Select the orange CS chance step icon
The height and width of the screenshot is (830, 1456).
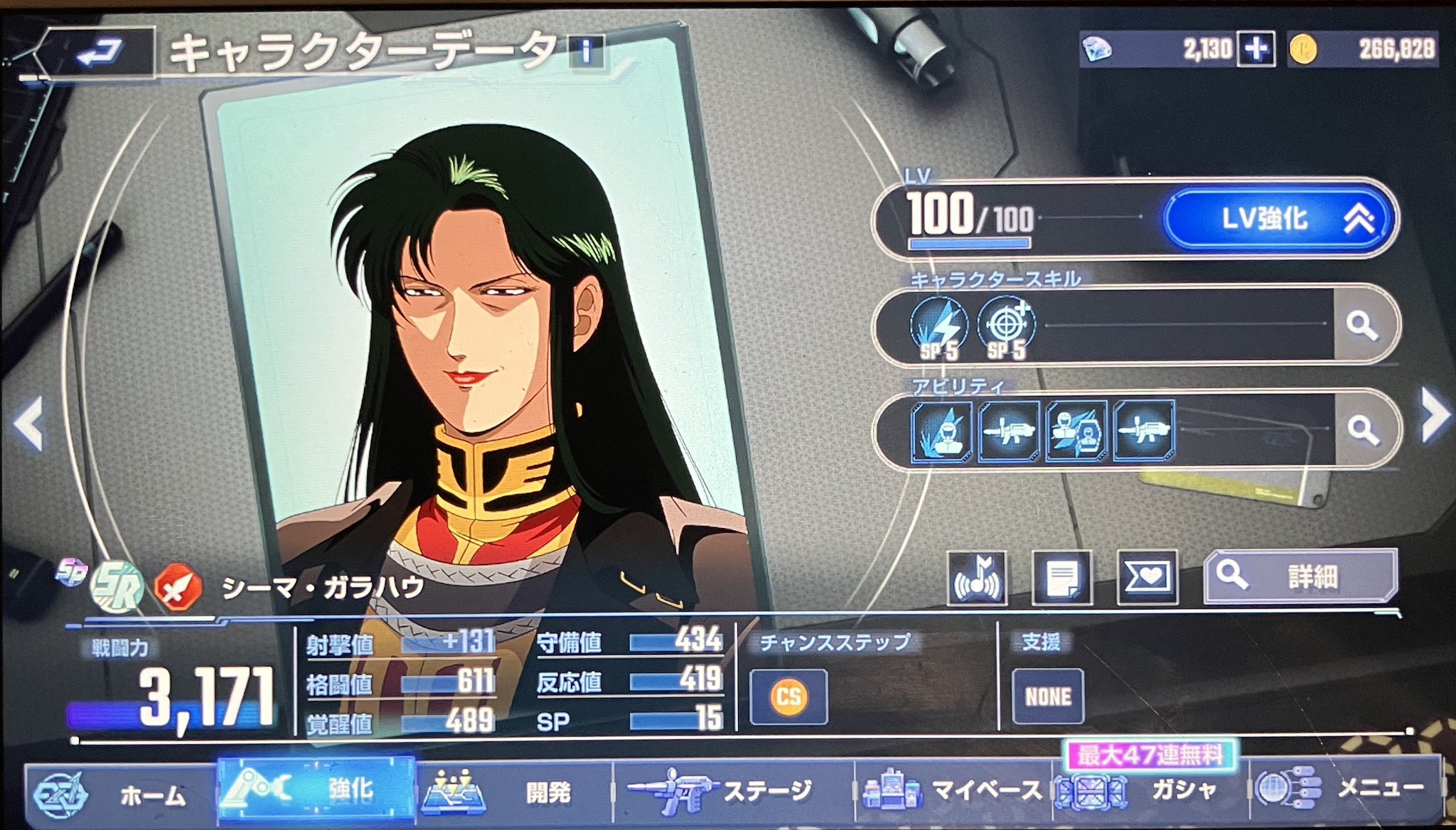pos(788,696)
